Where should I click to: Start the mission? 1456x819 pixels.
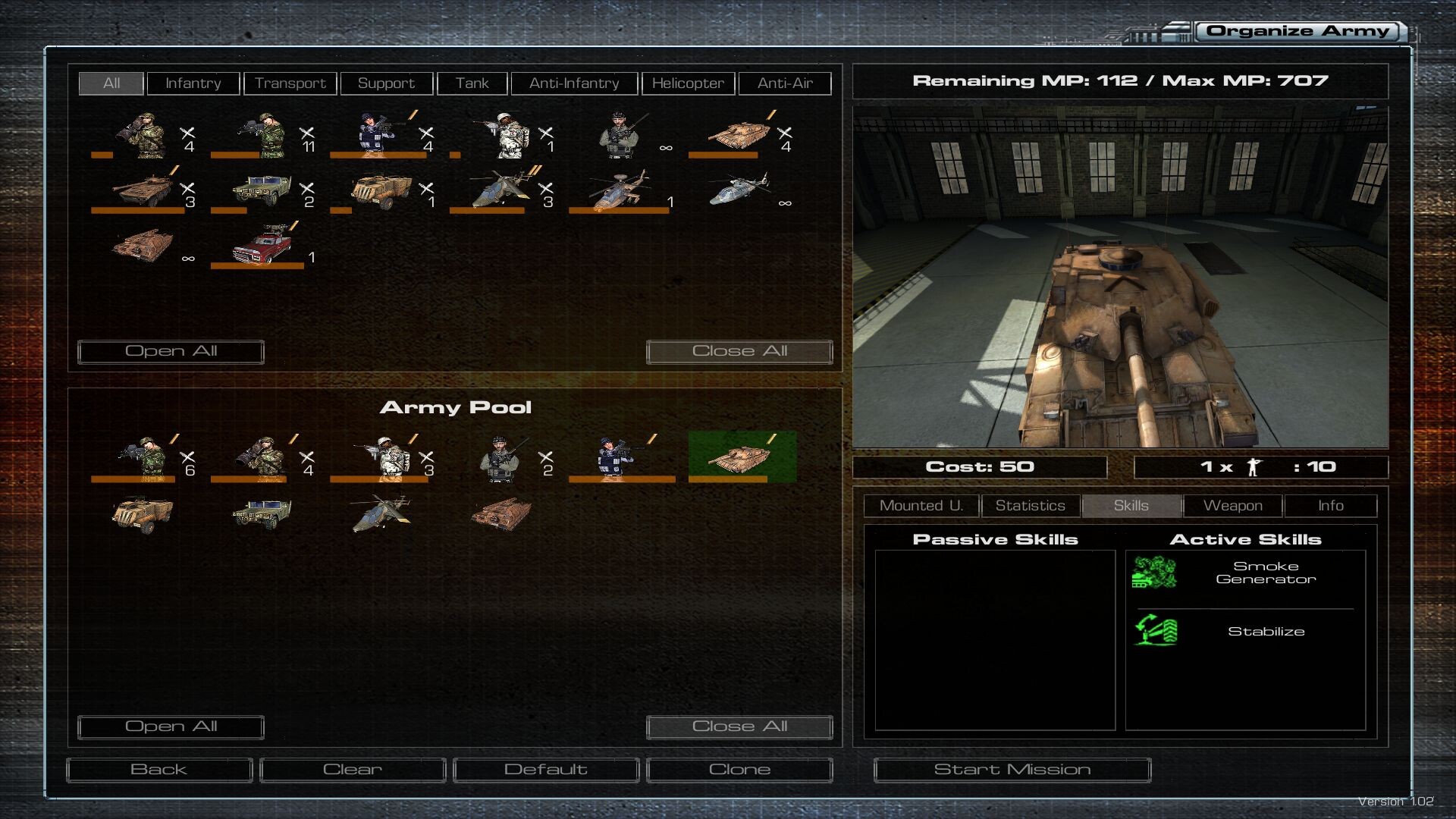tap(1012, 770)
